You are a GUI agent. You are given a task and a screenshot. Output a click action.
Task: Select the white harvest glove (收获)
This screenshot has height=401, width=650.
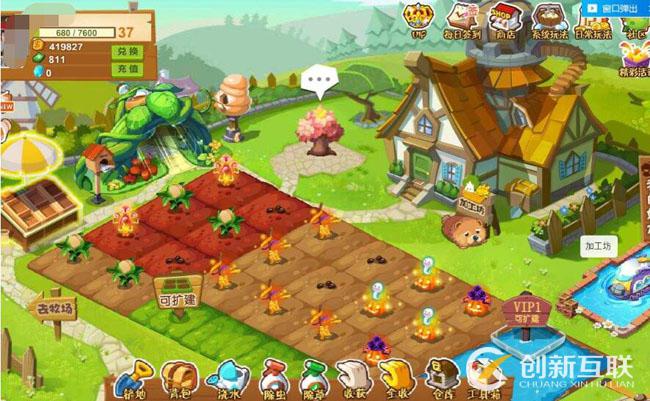(351, 379)
